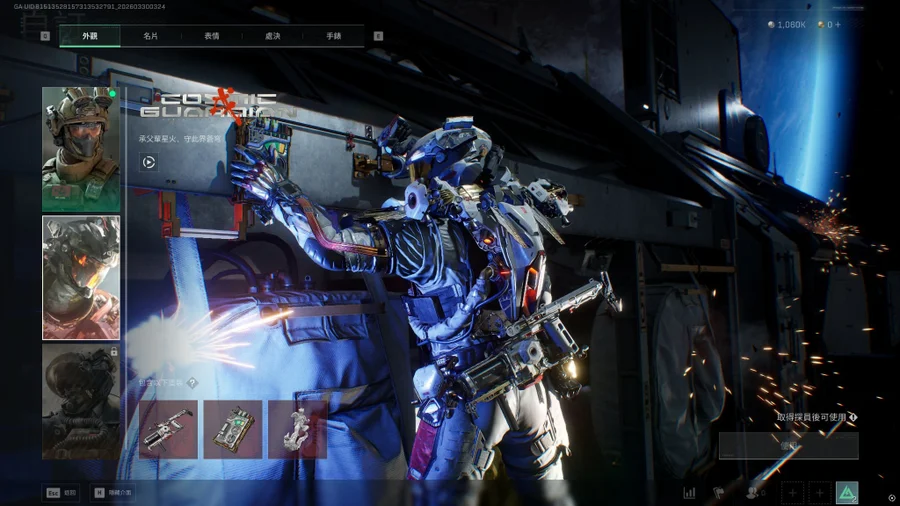Image resolution: width=900 pixels, height=506 pixels.
Task: Play the Cosmic Guardian skin preview video
Action: [148, 162]
